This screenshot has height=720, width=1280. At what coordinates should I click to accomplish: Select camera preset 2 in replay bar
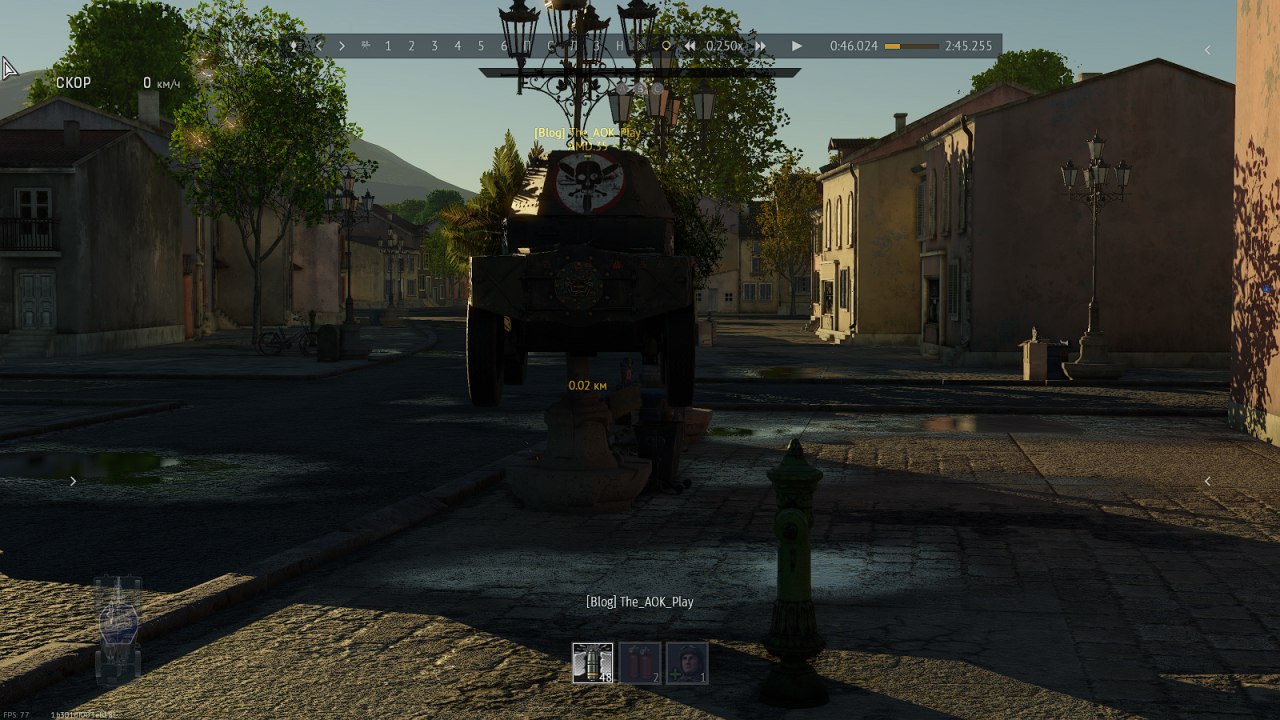tap(411, 46)
